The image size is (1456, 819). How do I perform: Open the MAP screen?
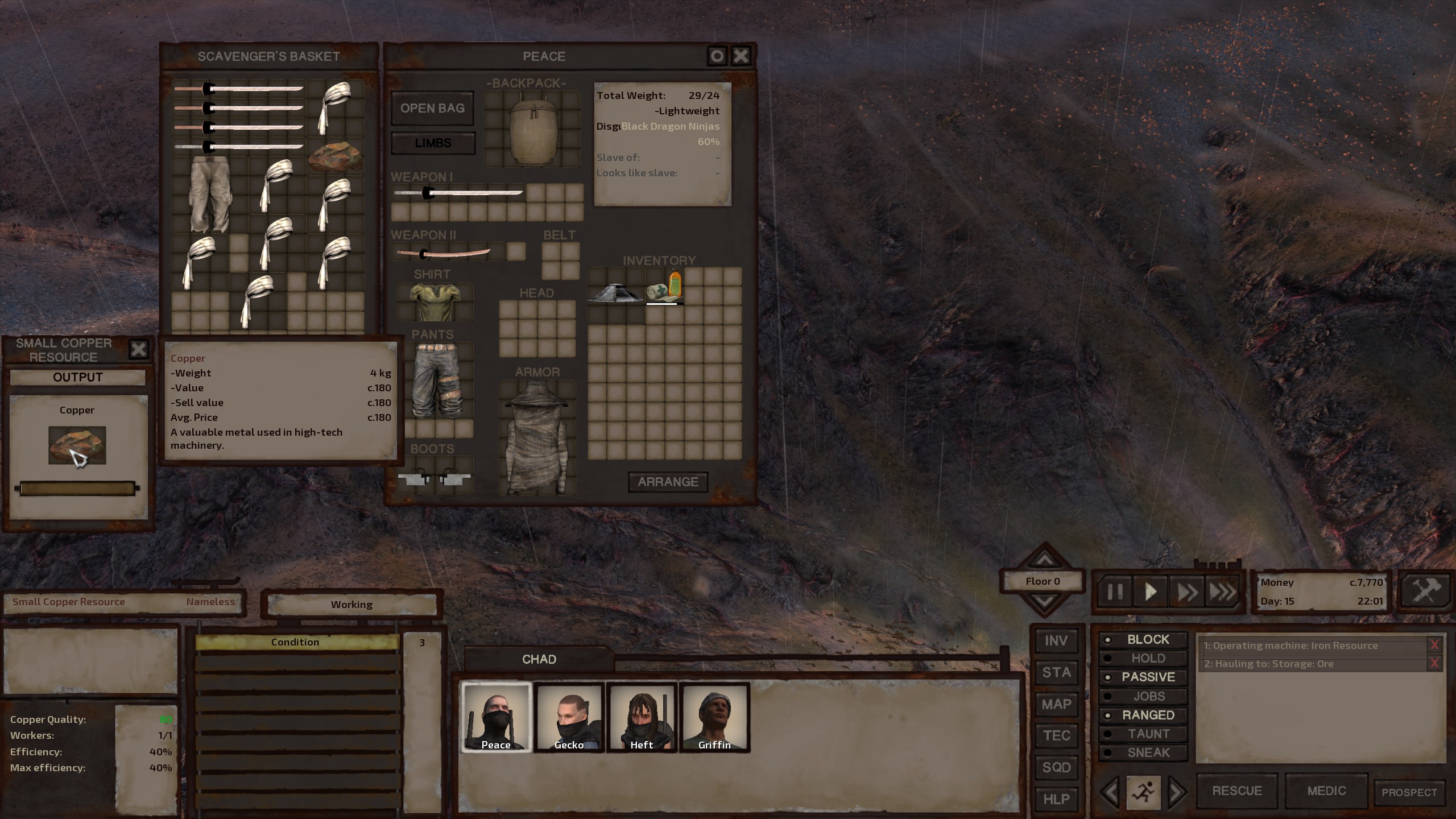pos(1056,704)
